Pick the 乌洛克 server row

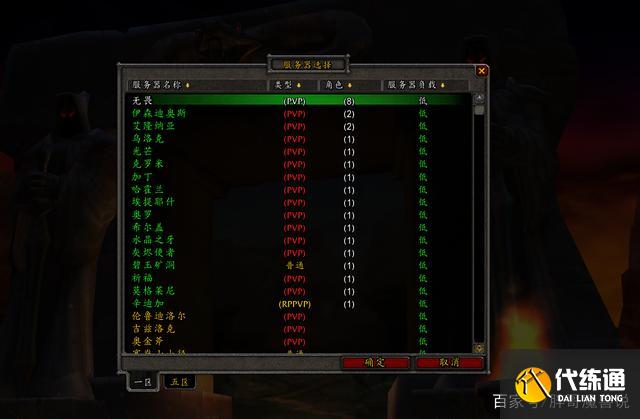[295, 139]
